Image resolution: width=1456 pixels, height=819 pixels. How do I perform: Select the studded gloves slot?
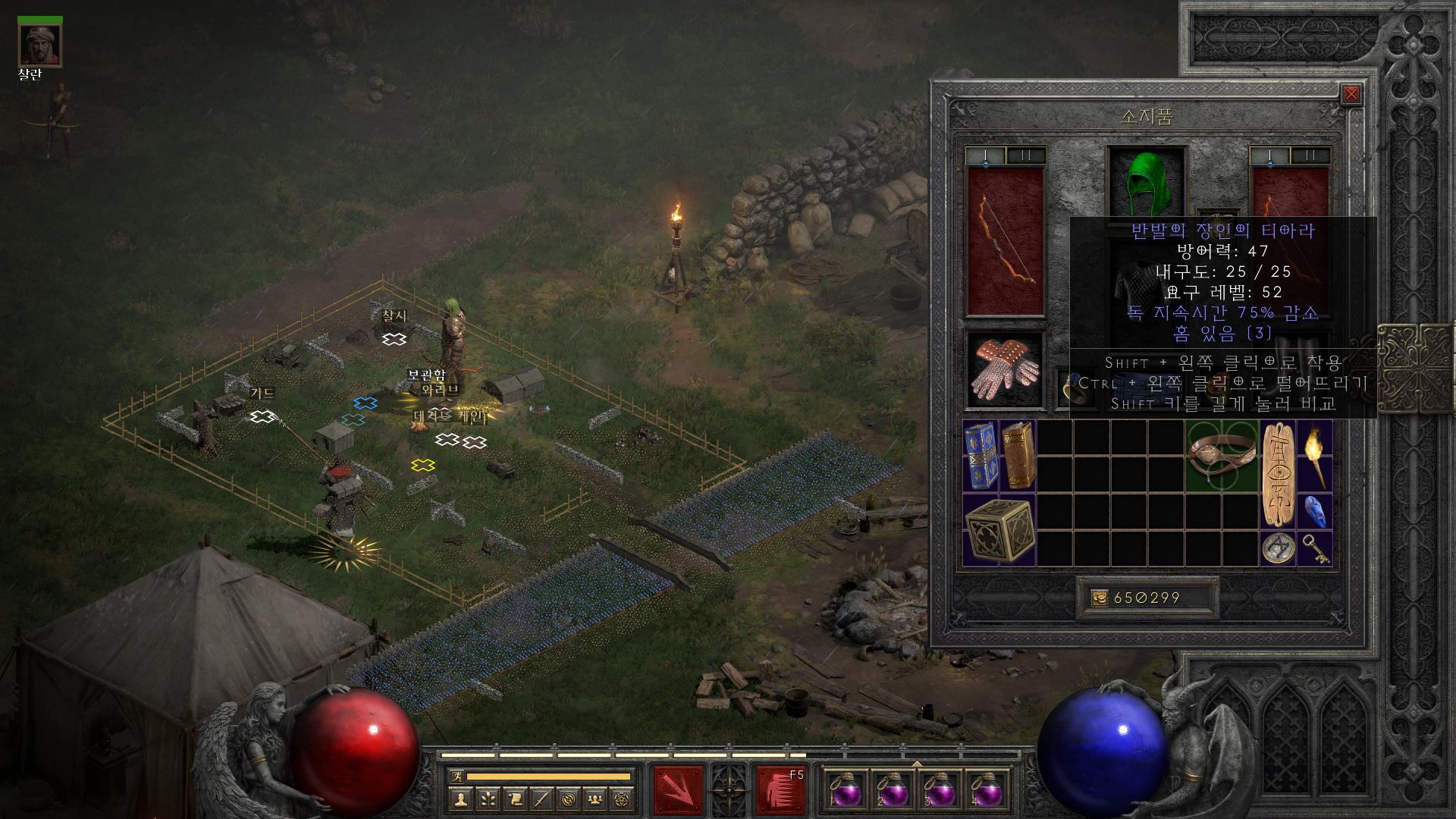(1005, 370)
